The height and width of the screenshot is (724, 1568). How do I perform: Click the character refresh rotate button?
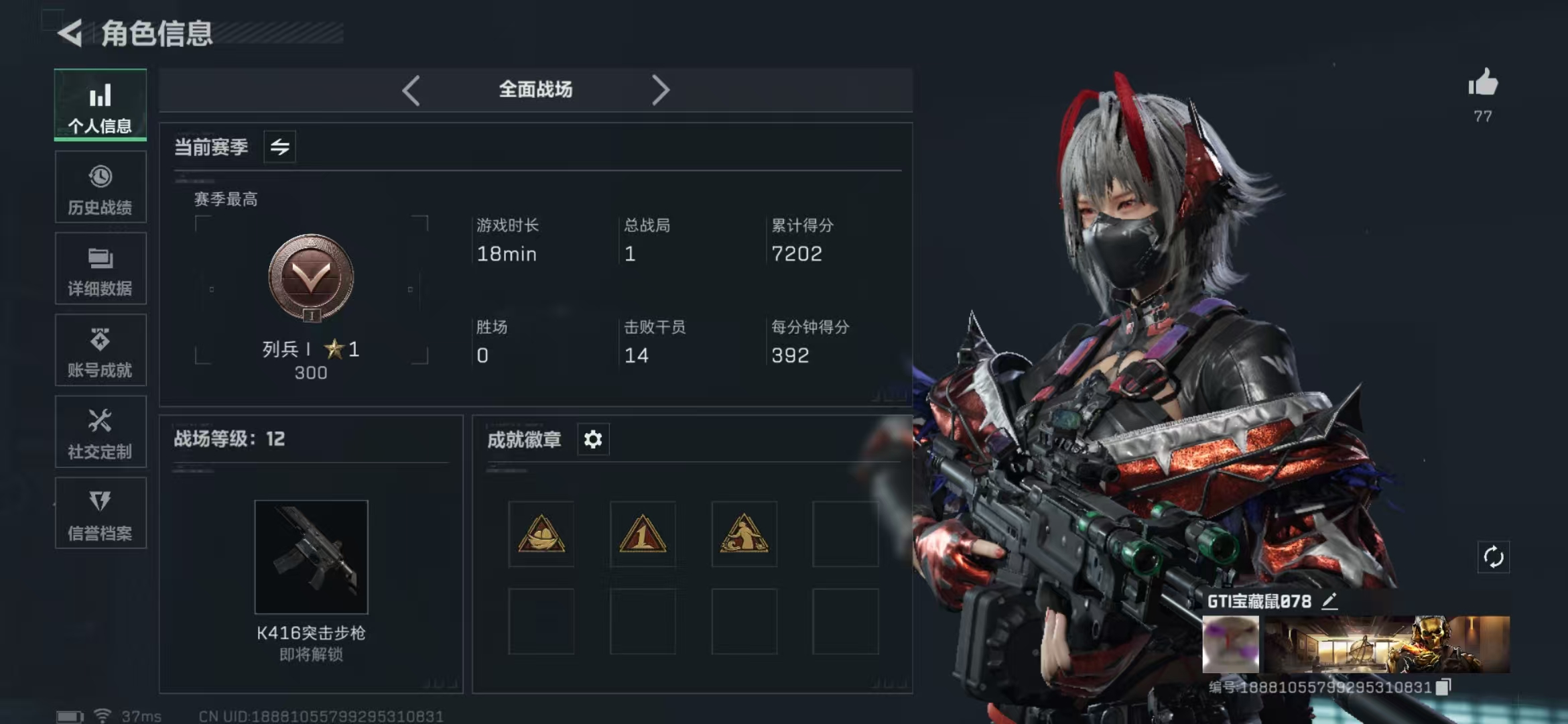point(1493,557)
